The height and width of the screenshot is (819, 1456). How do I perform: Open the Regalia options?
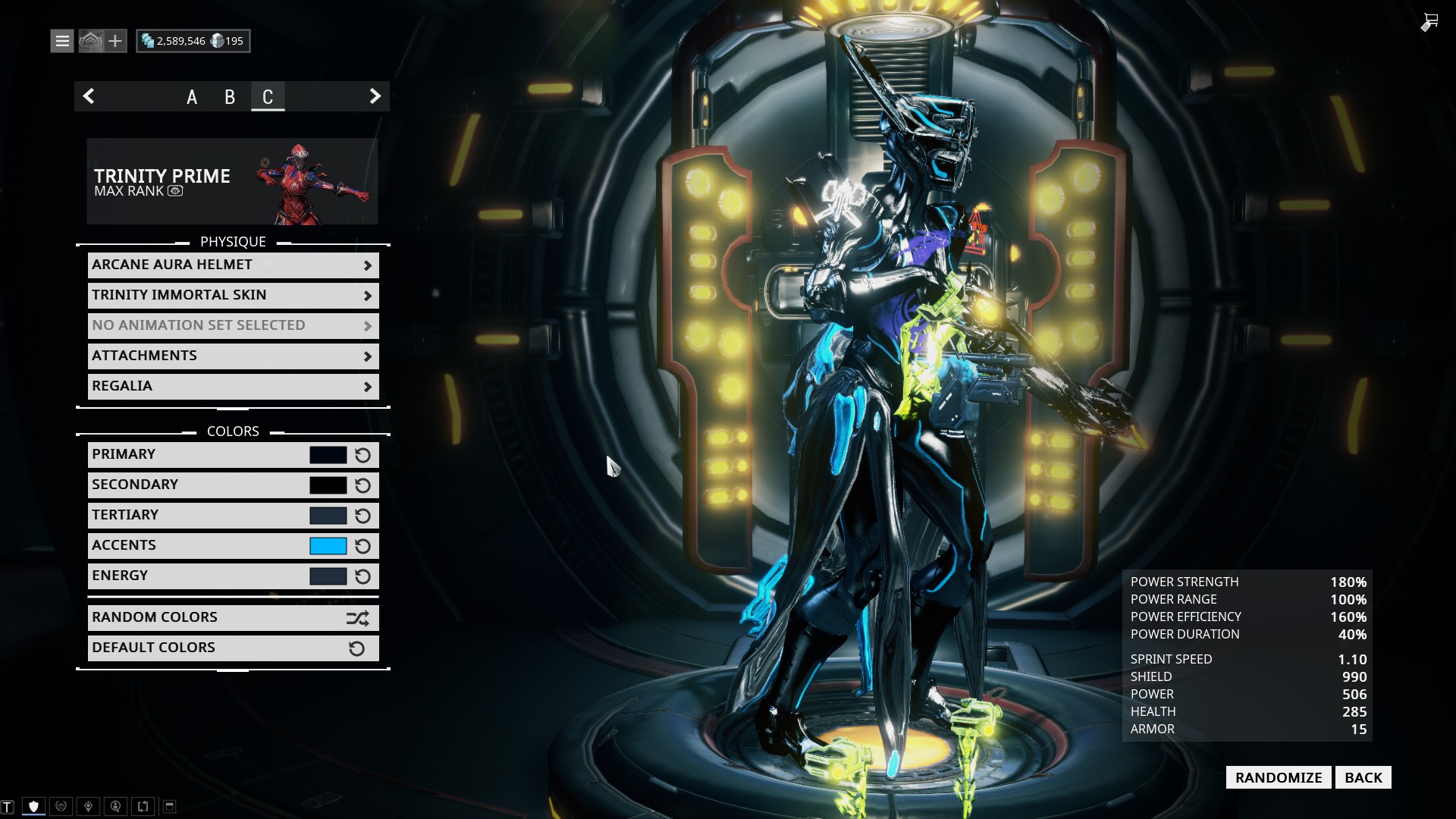pyautogui.click(x=233, y=386)
